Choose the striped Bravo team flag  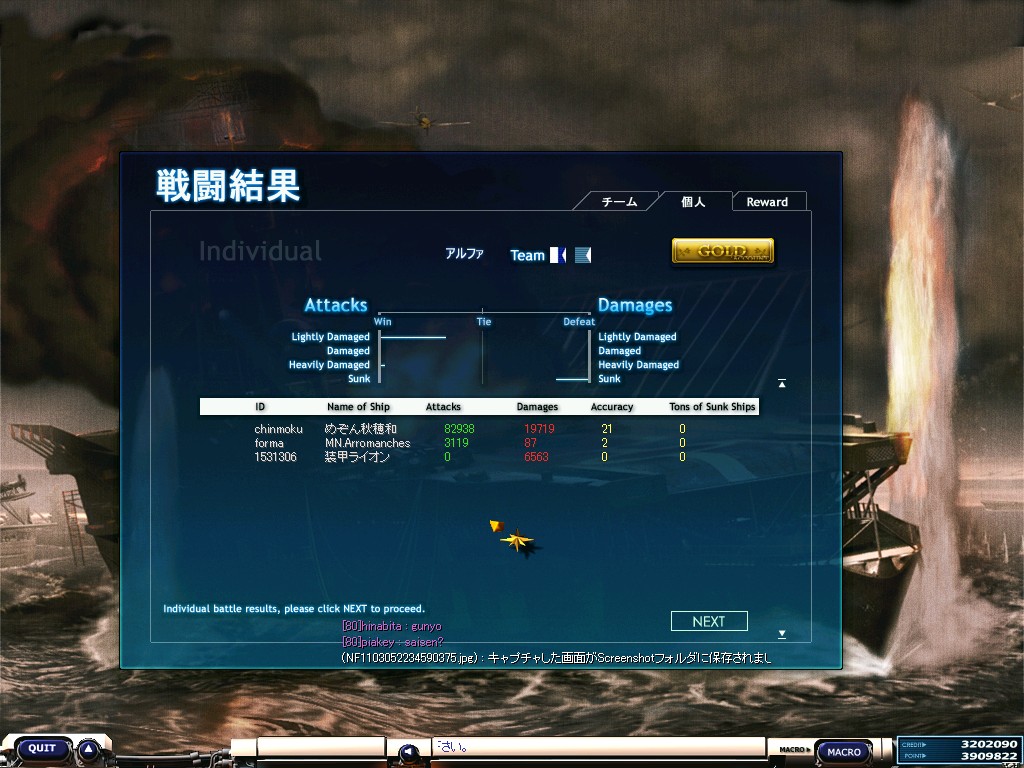click(583, 255)
